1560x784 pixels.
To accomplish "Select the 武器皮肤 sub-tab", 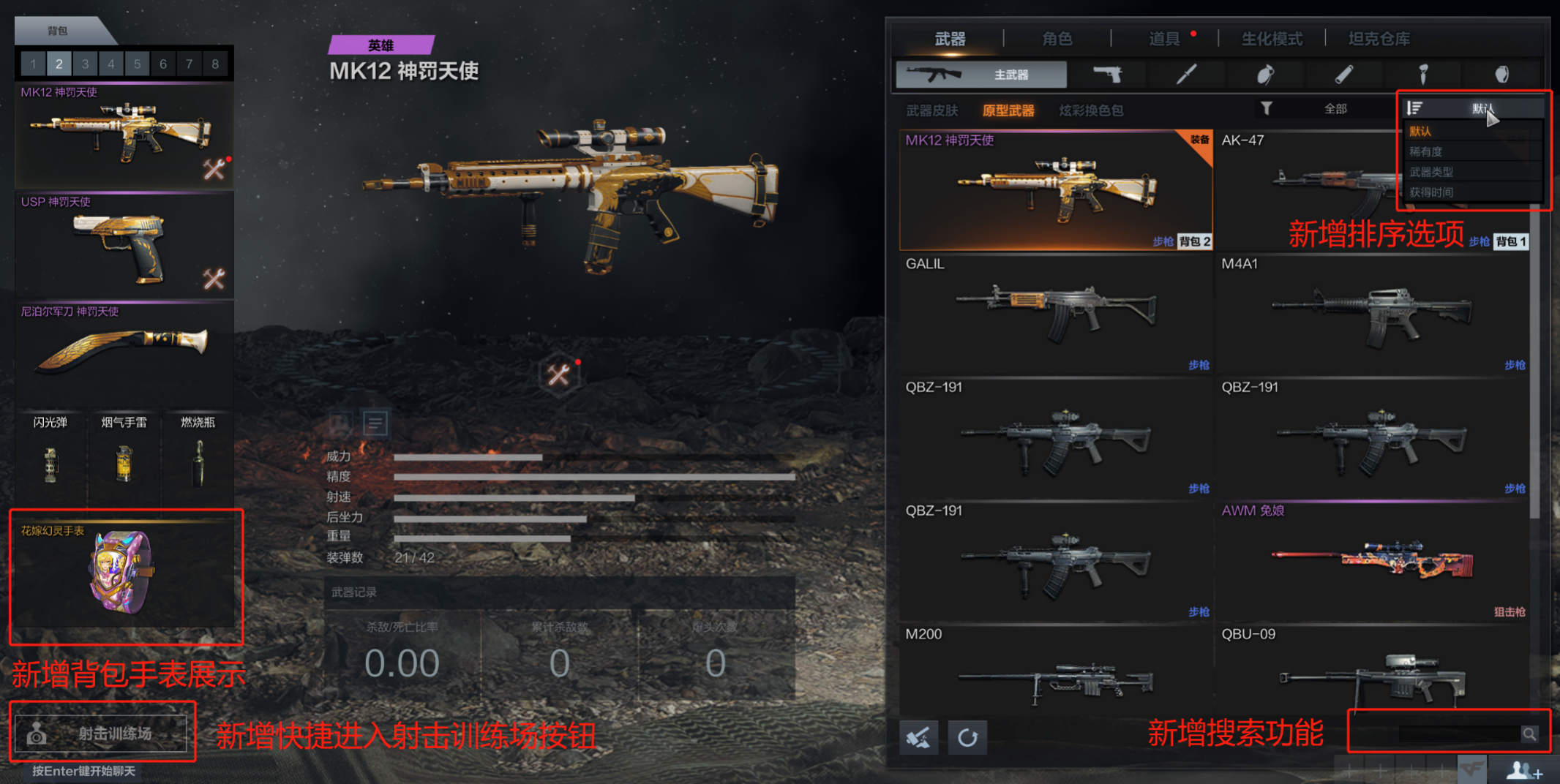I will click(931, 110).
